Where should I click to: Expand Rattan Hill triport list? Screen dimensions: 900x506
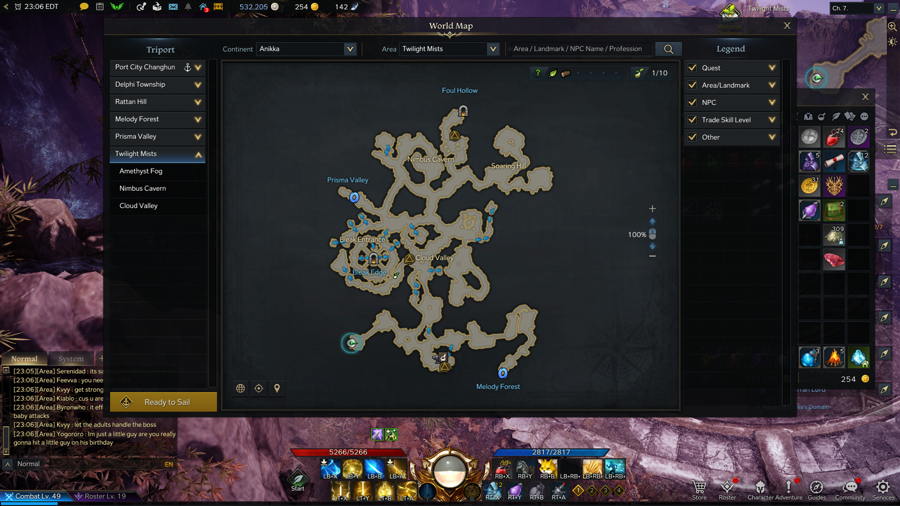pyautogui.click(x=198, y=102)
